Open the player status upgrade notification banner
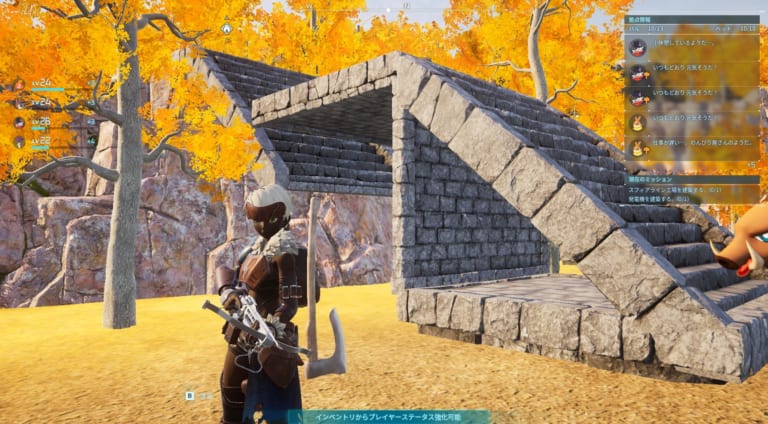Screen dimensions: 768x424 point(389,416)
